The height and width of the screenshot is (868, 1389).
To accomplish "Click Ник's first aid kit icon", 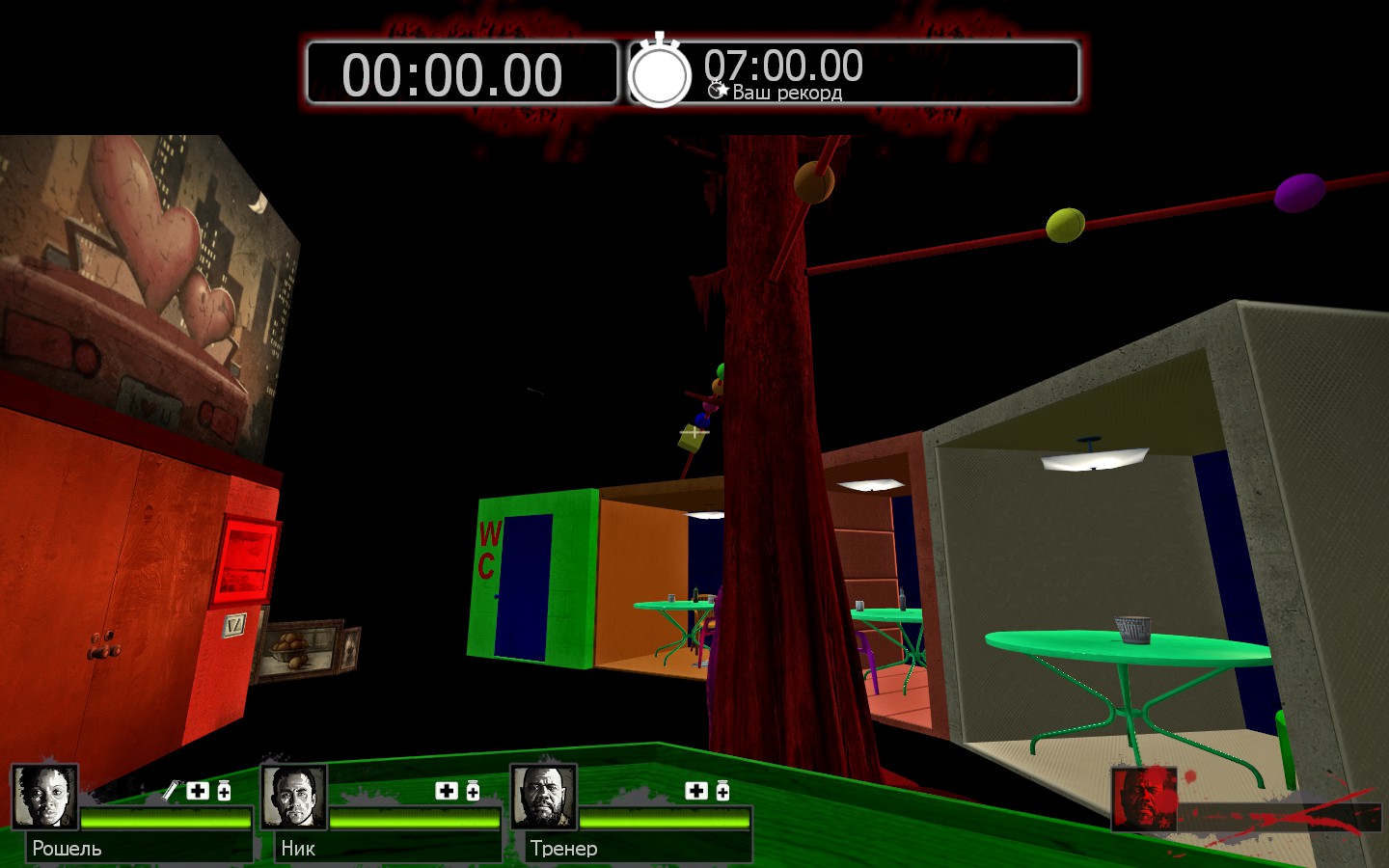I will coord(447,791).
